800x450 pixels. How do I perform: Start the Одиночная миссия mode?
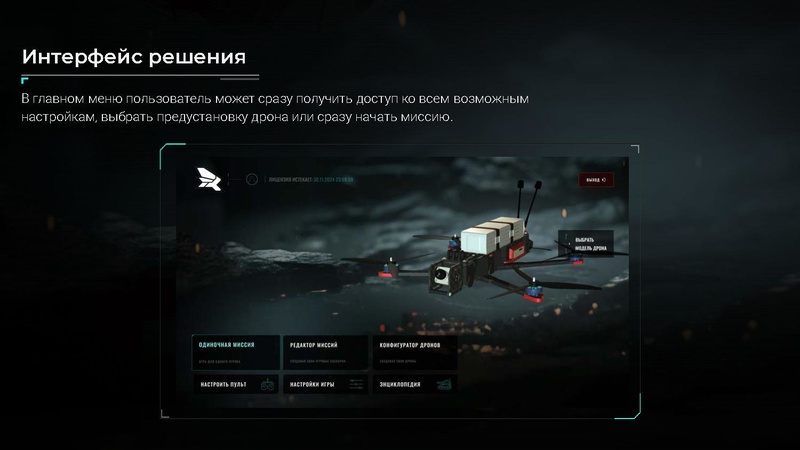coord(236,349)
